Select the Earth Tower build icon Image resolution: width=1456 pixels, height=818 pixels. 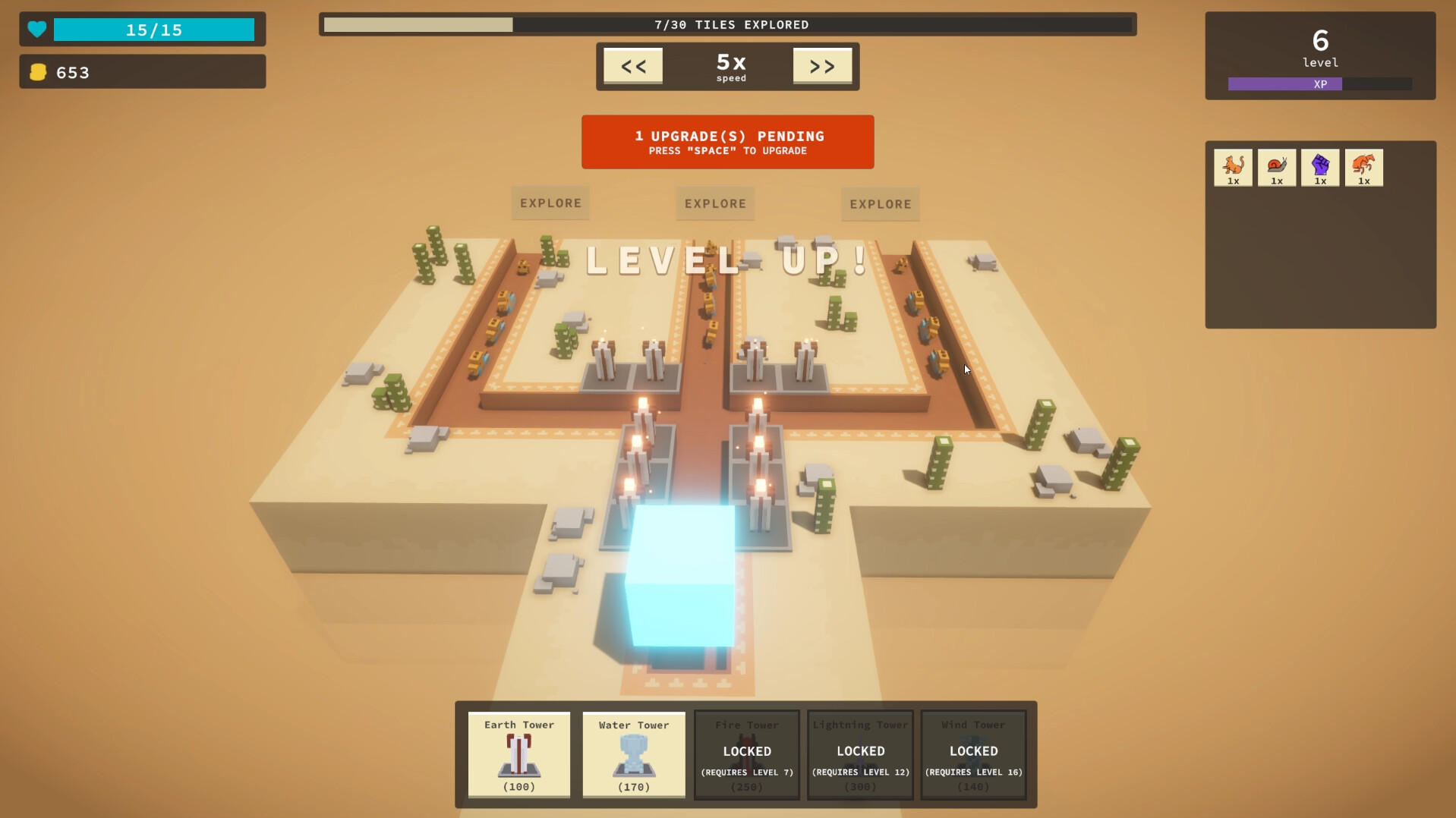(518, 755)
